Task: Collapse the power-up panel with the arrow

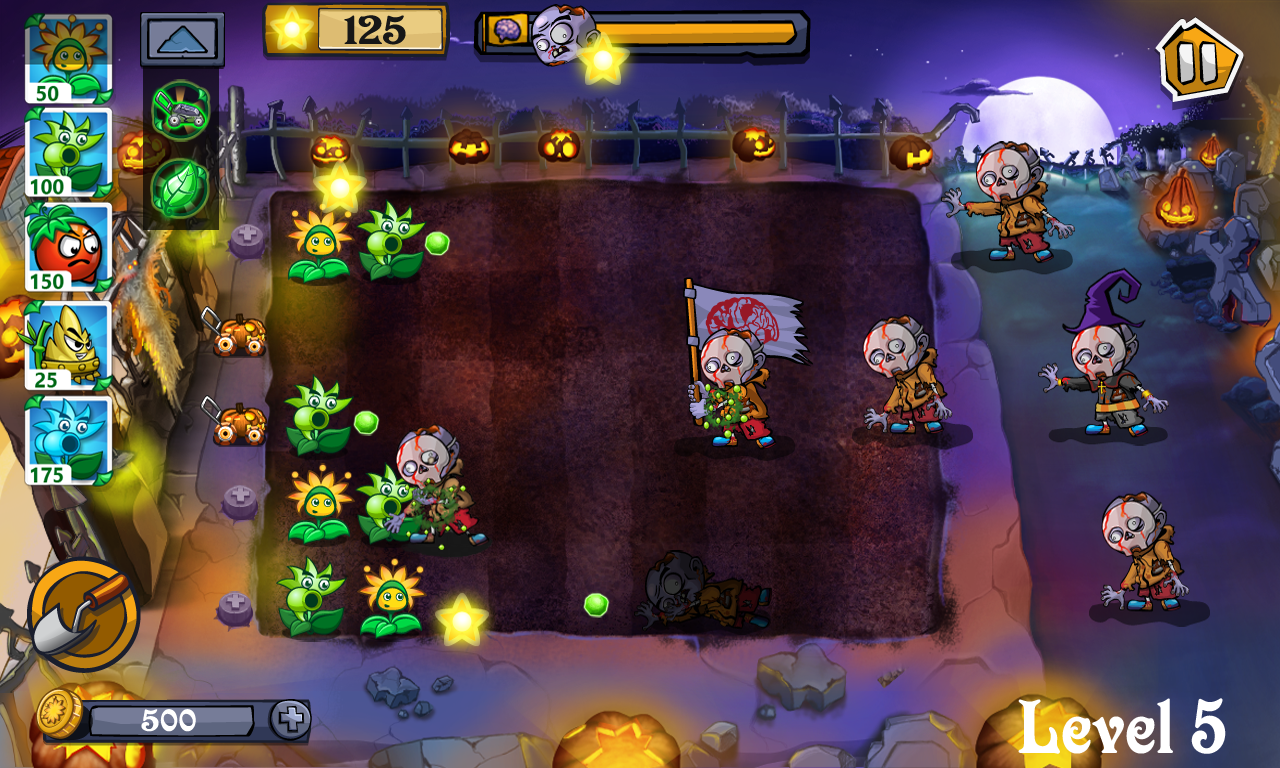Action: coord(182,40)
